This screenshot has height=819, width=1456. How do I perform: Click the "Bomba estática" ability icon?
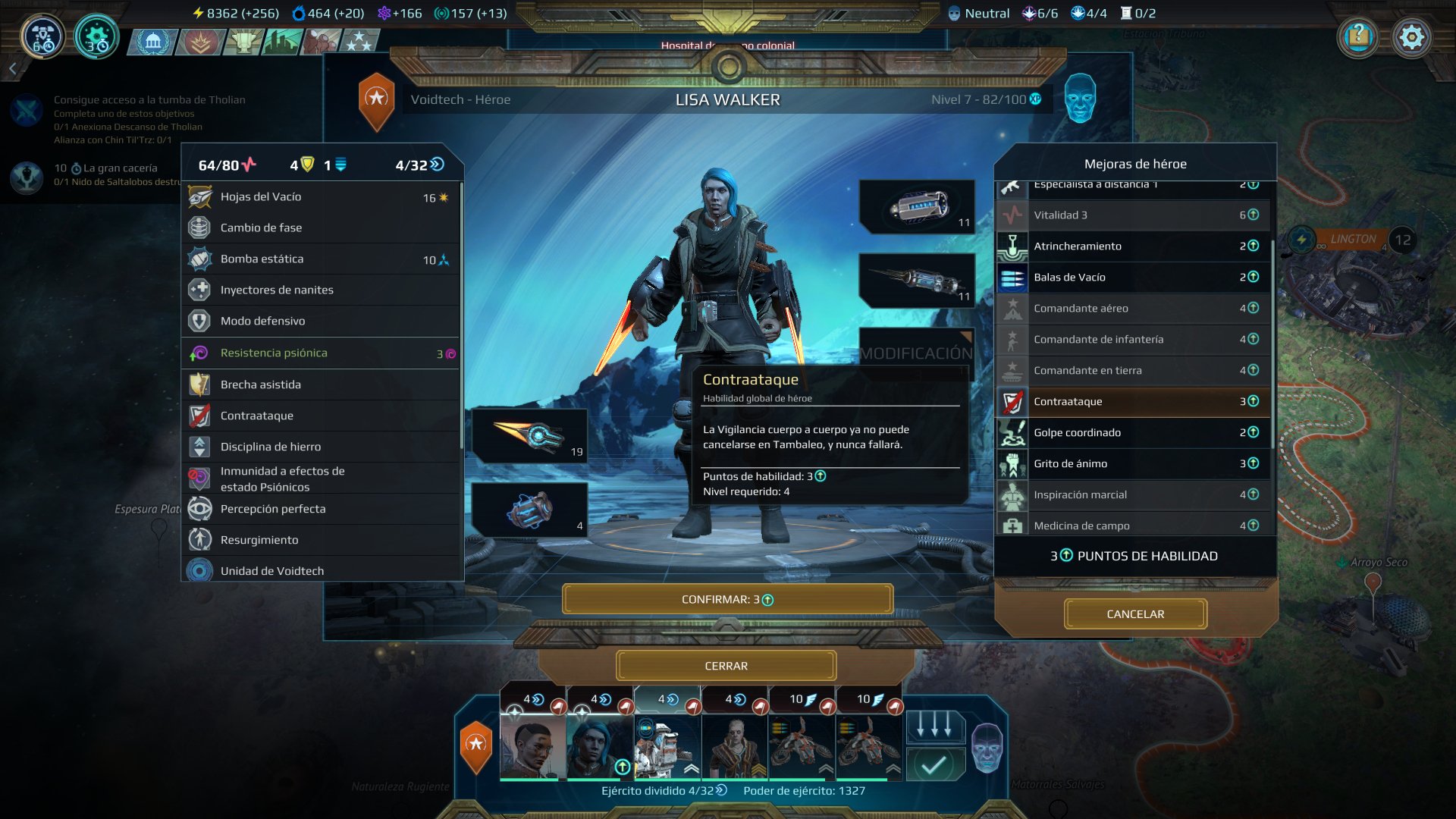(x=199, y=259)
